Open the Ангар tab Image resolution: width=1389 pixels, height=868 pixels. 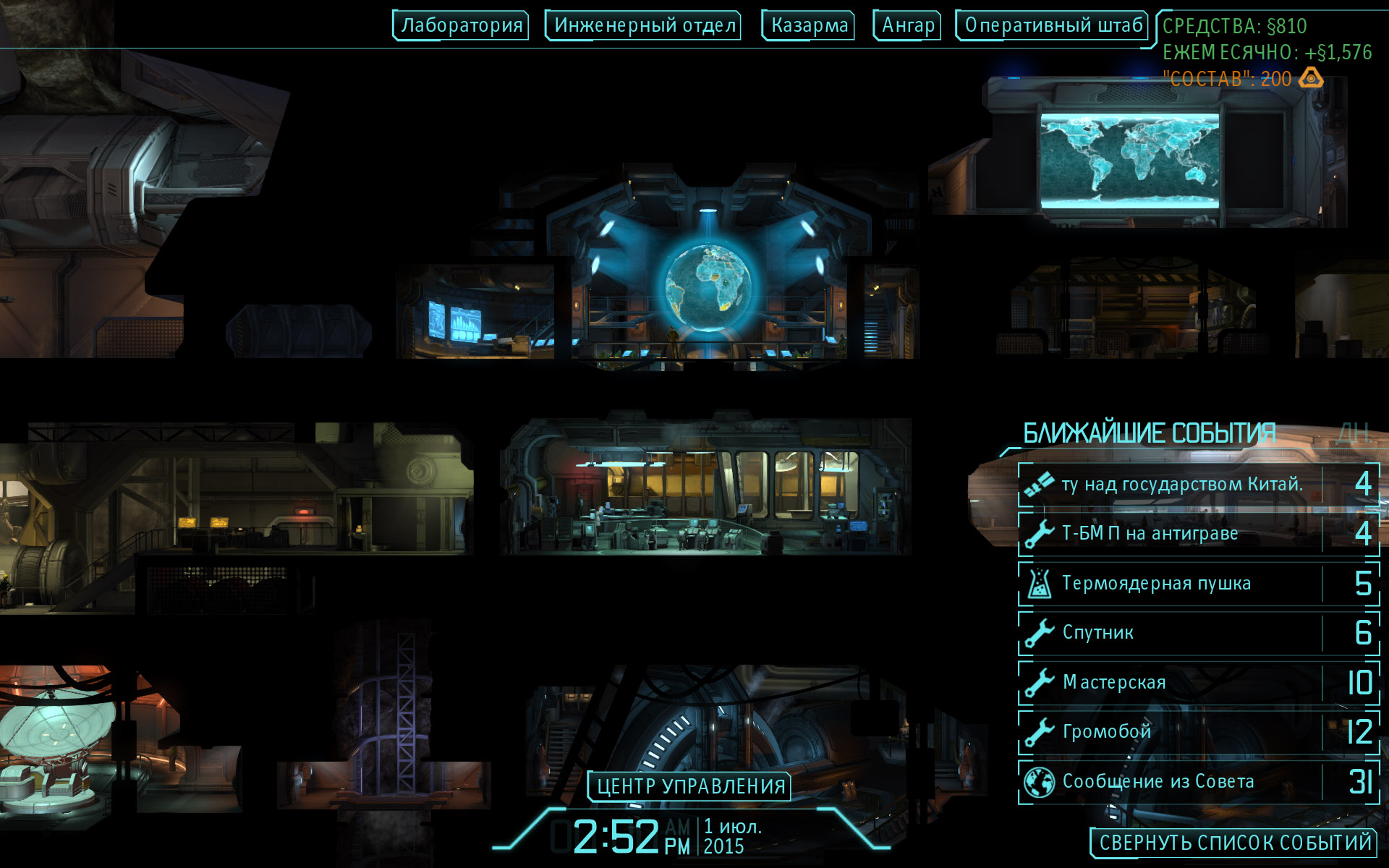pyautogui.click(x=908, y=25)
